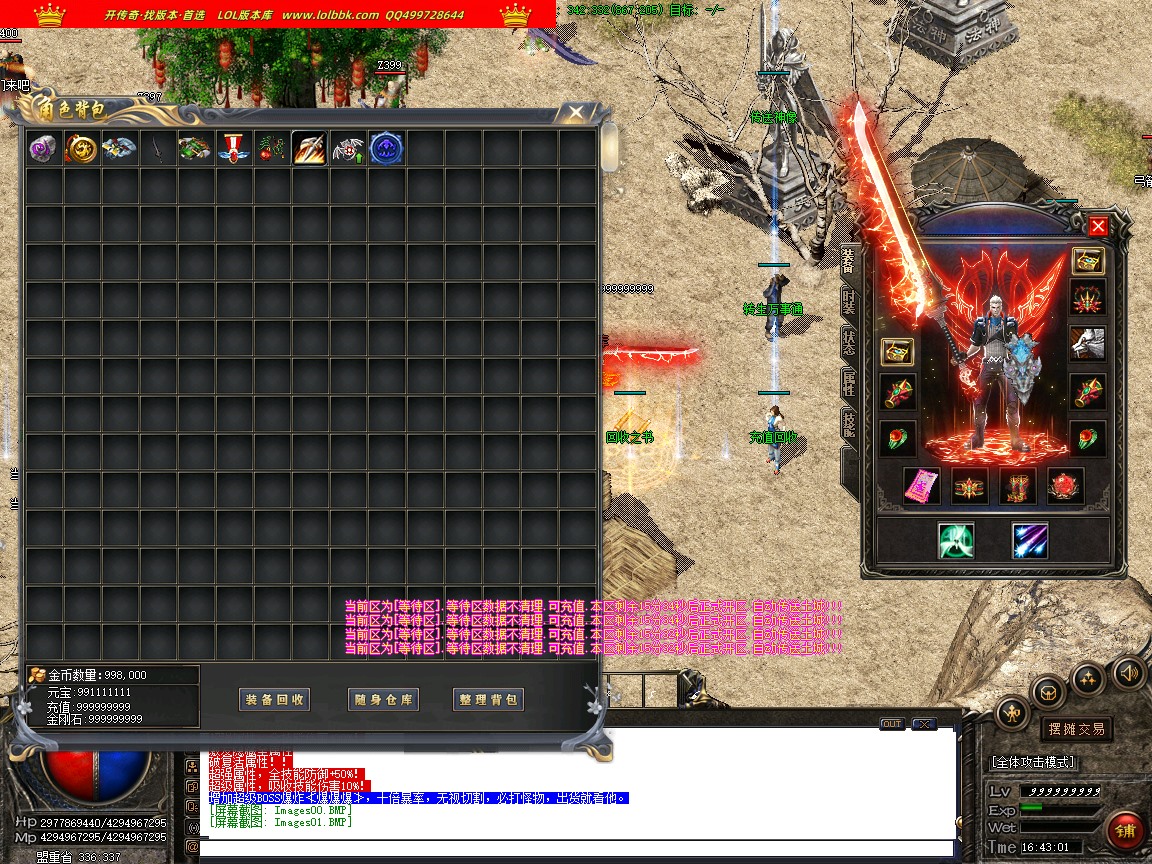
Task: Select the gold medallion item in backpack
Action: coord(81,149)
